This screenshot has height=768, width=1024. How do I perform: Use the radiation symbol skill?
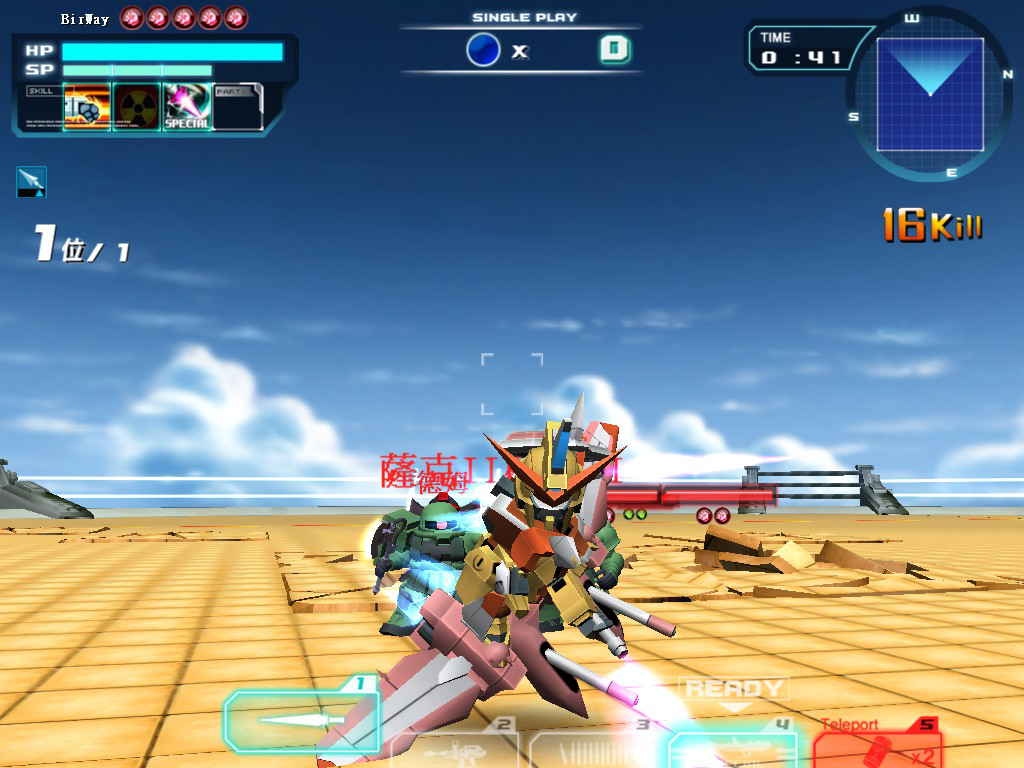click(x=137, y=106)
